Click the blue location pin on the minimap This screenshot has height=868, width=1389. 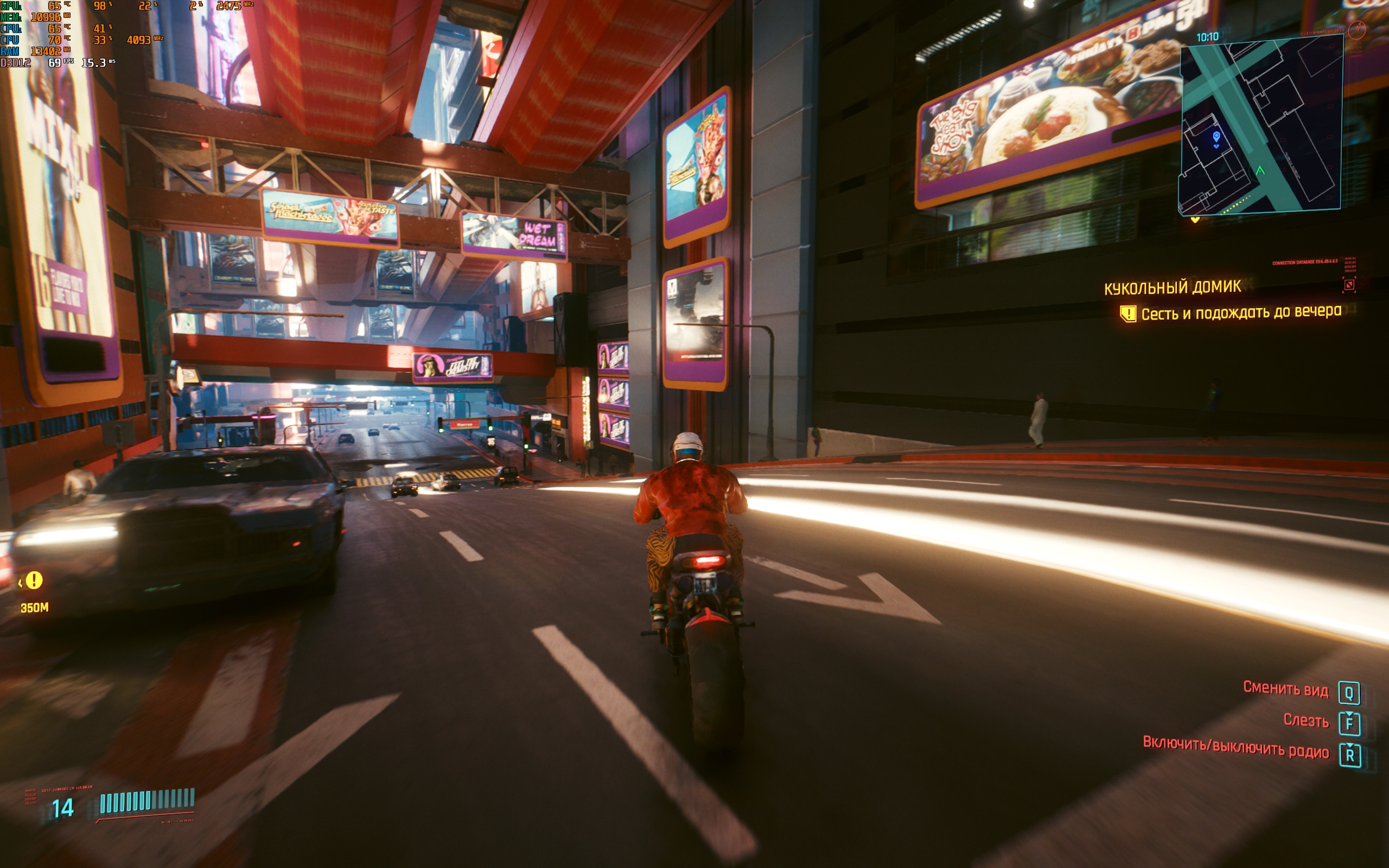click(x=1216, y=137)
